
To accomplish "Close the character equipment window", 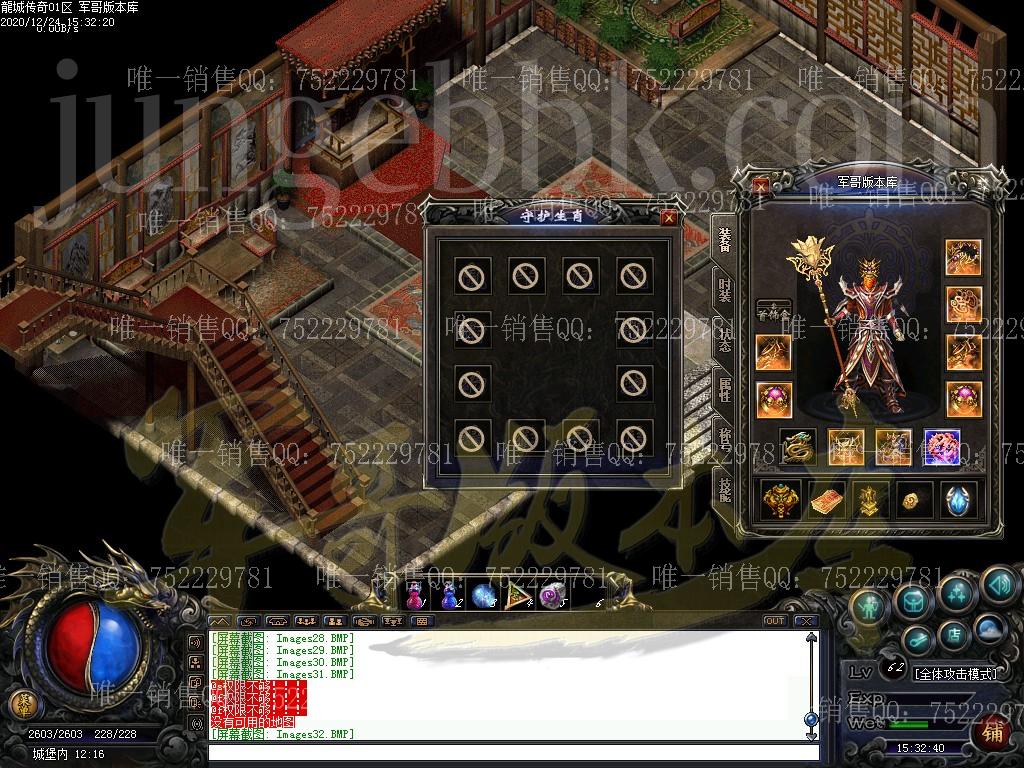I will pos(762,185).
